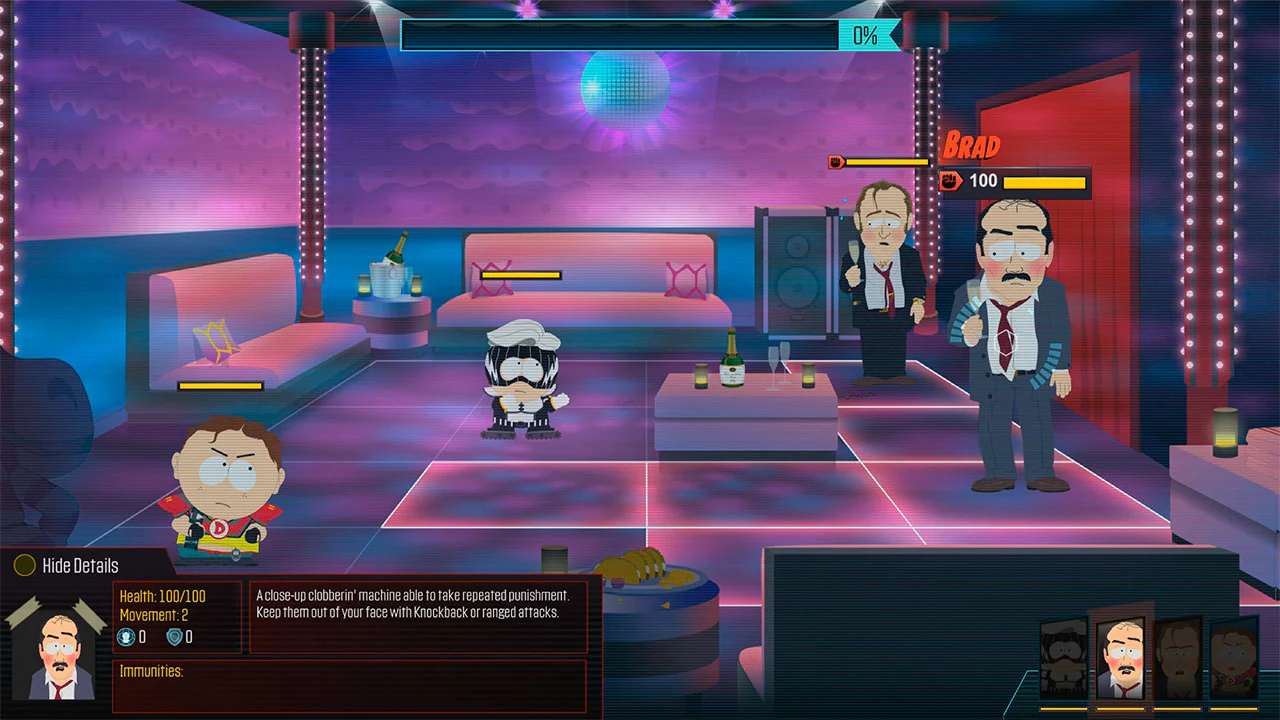Click the blue status effect icon beside the shield

coord(128,637)
